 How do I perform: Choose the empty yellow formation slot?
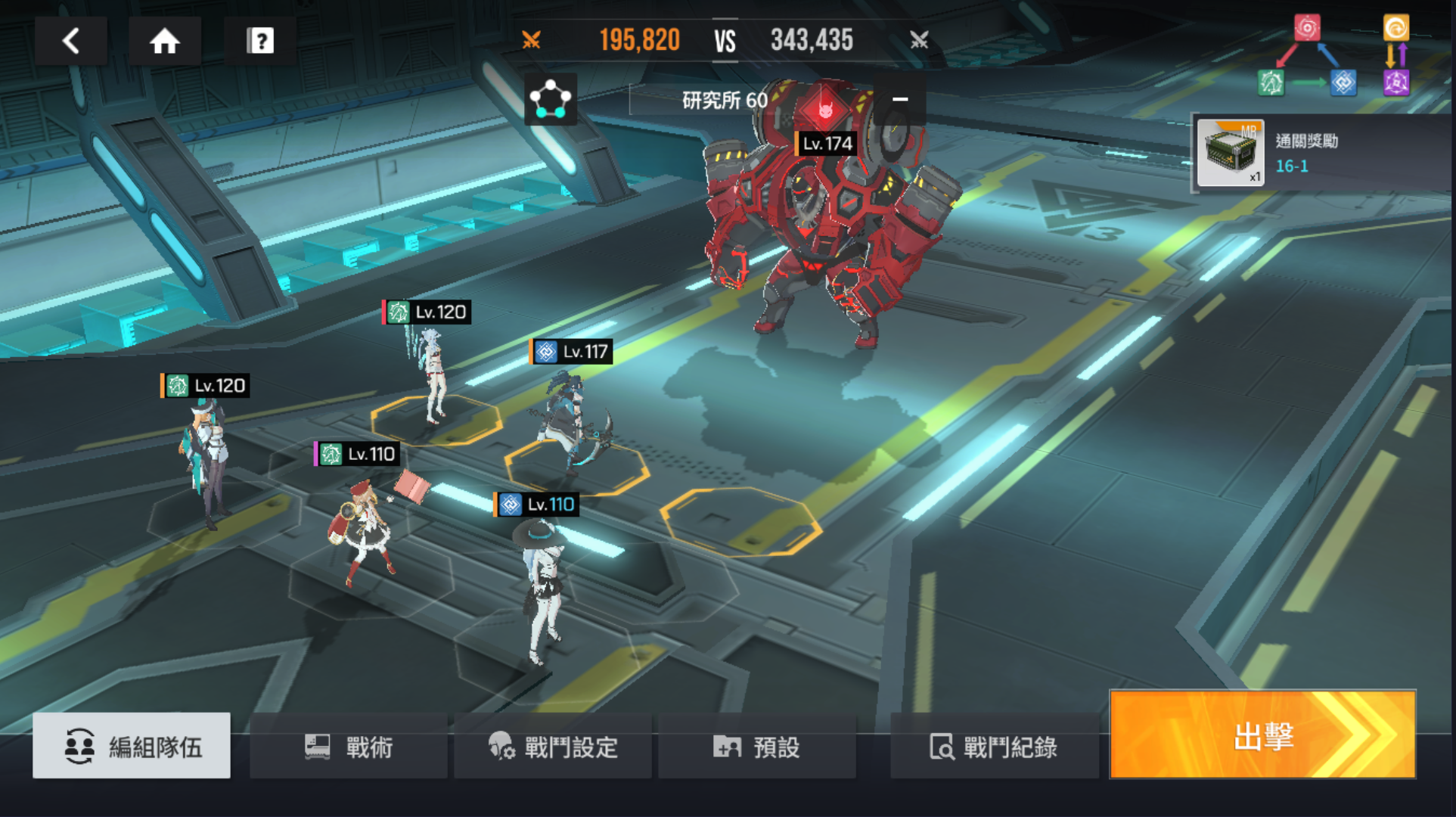click(x=740, y=520)
